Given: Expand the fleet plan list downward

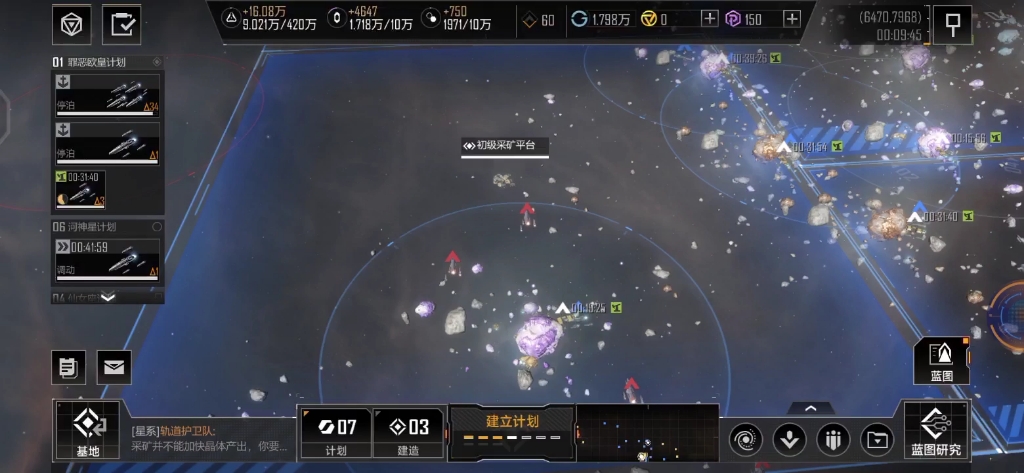Looking at the screenshot, I should point(108,297).
